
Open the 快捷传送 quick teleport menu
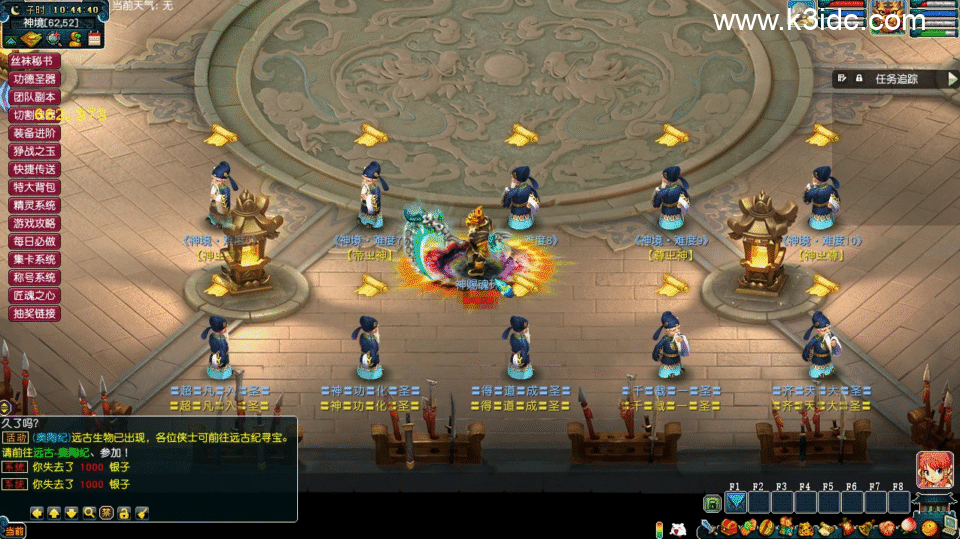pyautogui.click(x=35, y=169)
